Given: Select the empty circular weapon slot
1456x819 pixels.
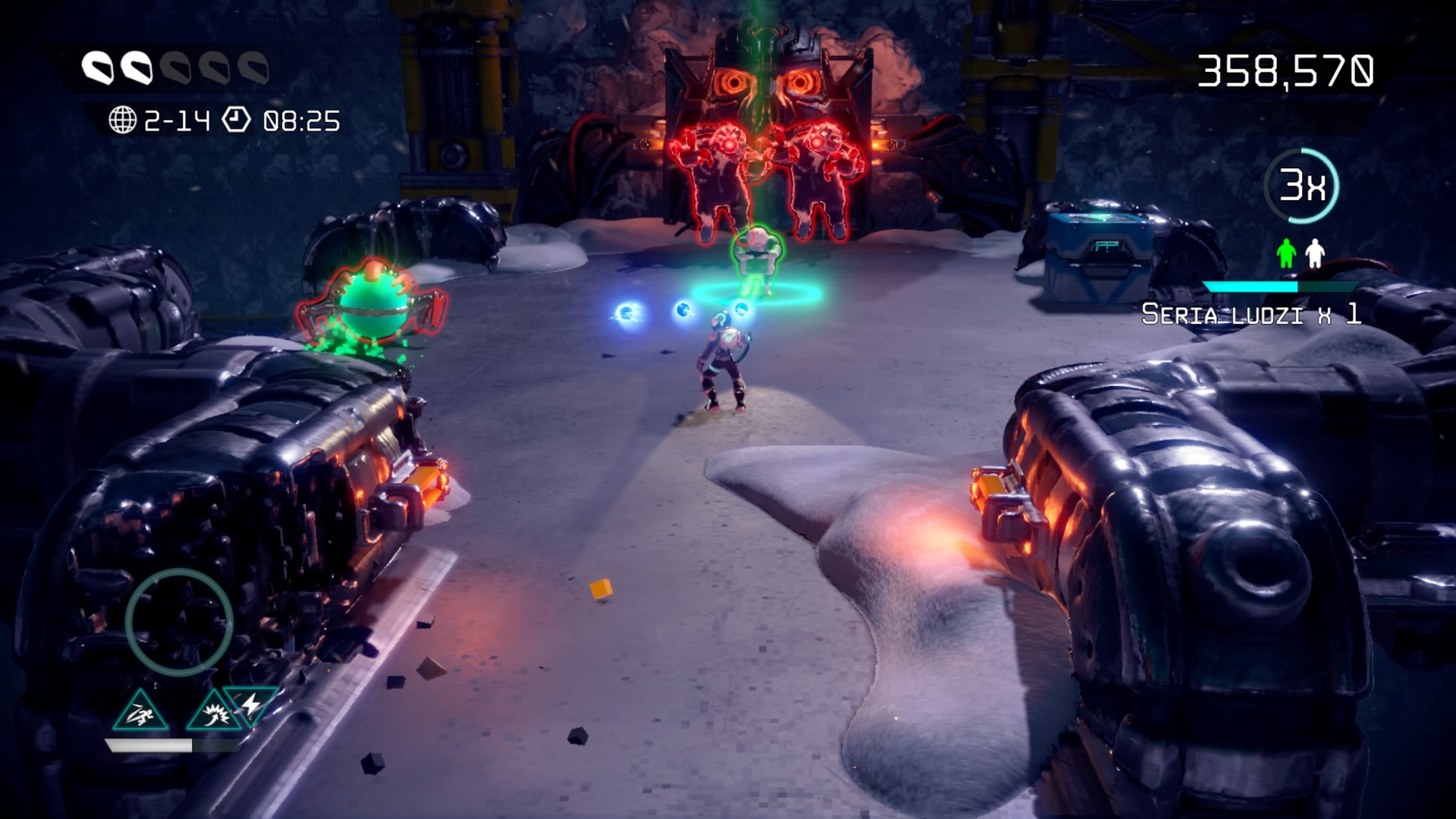Looking at the screenshot, I should pos(179,622).
